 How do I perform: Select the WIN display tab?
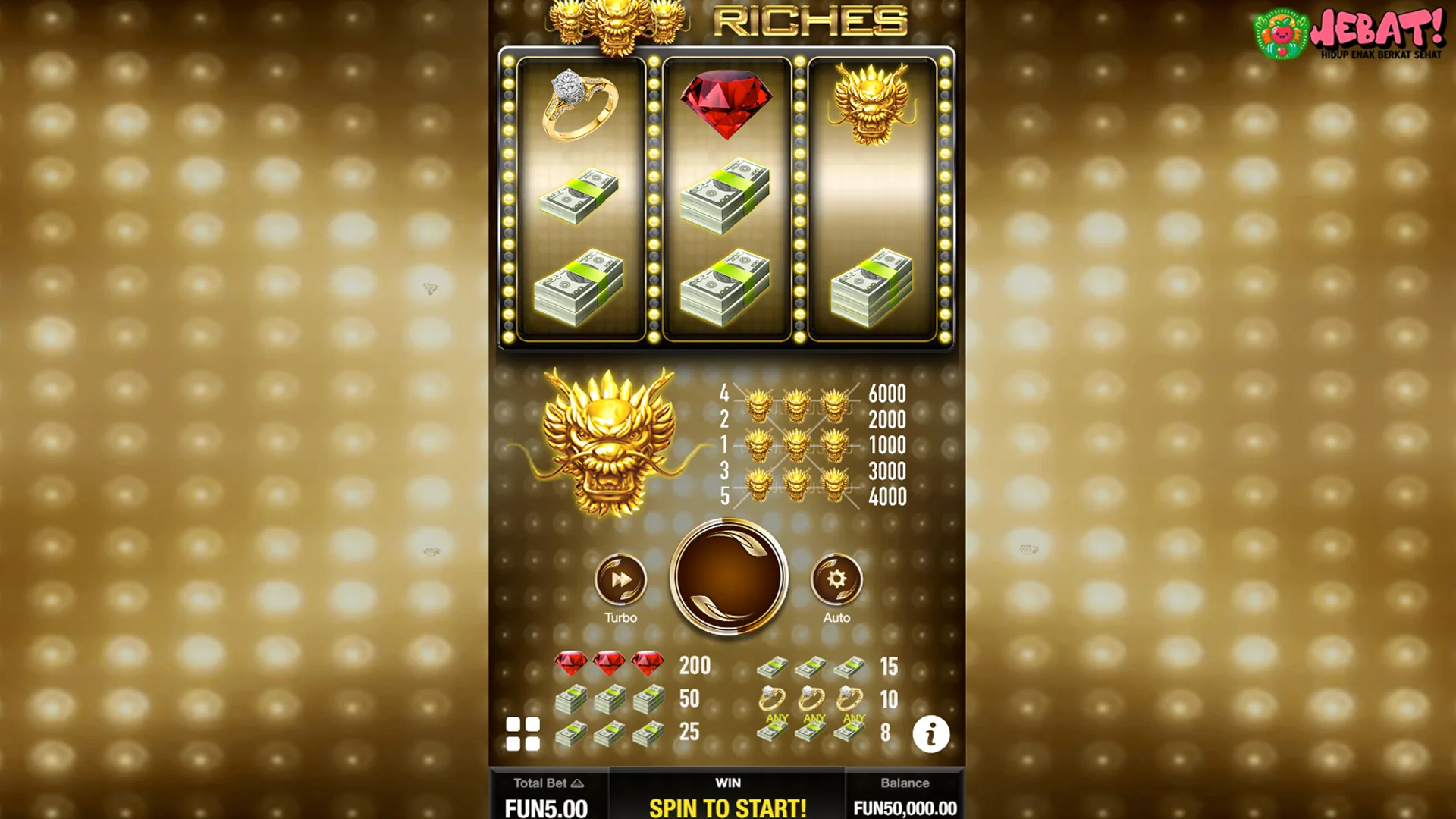pos(726,783)
